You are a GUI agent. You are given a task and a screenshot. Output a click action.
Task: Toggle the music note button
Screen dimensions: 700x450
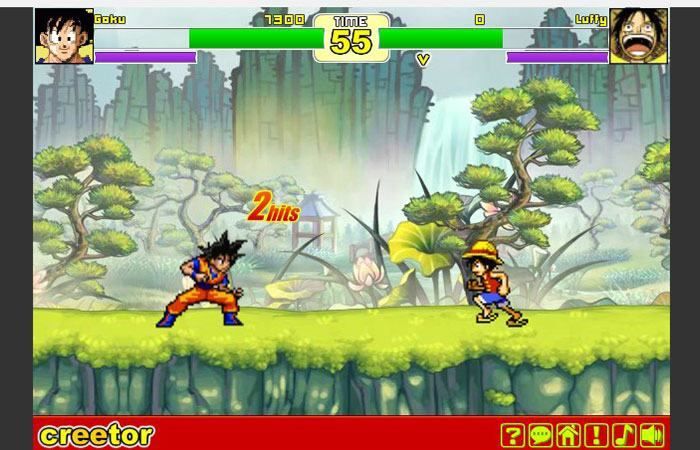624,435
